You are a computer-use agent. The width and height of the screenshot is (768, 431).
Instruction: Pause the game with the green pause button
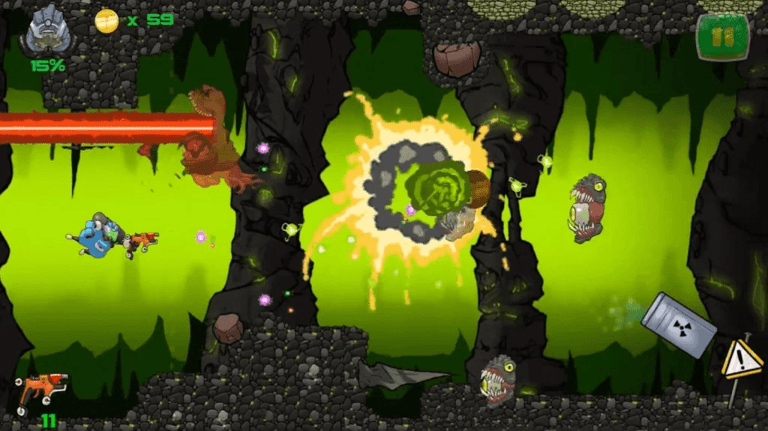click(722, 37)
